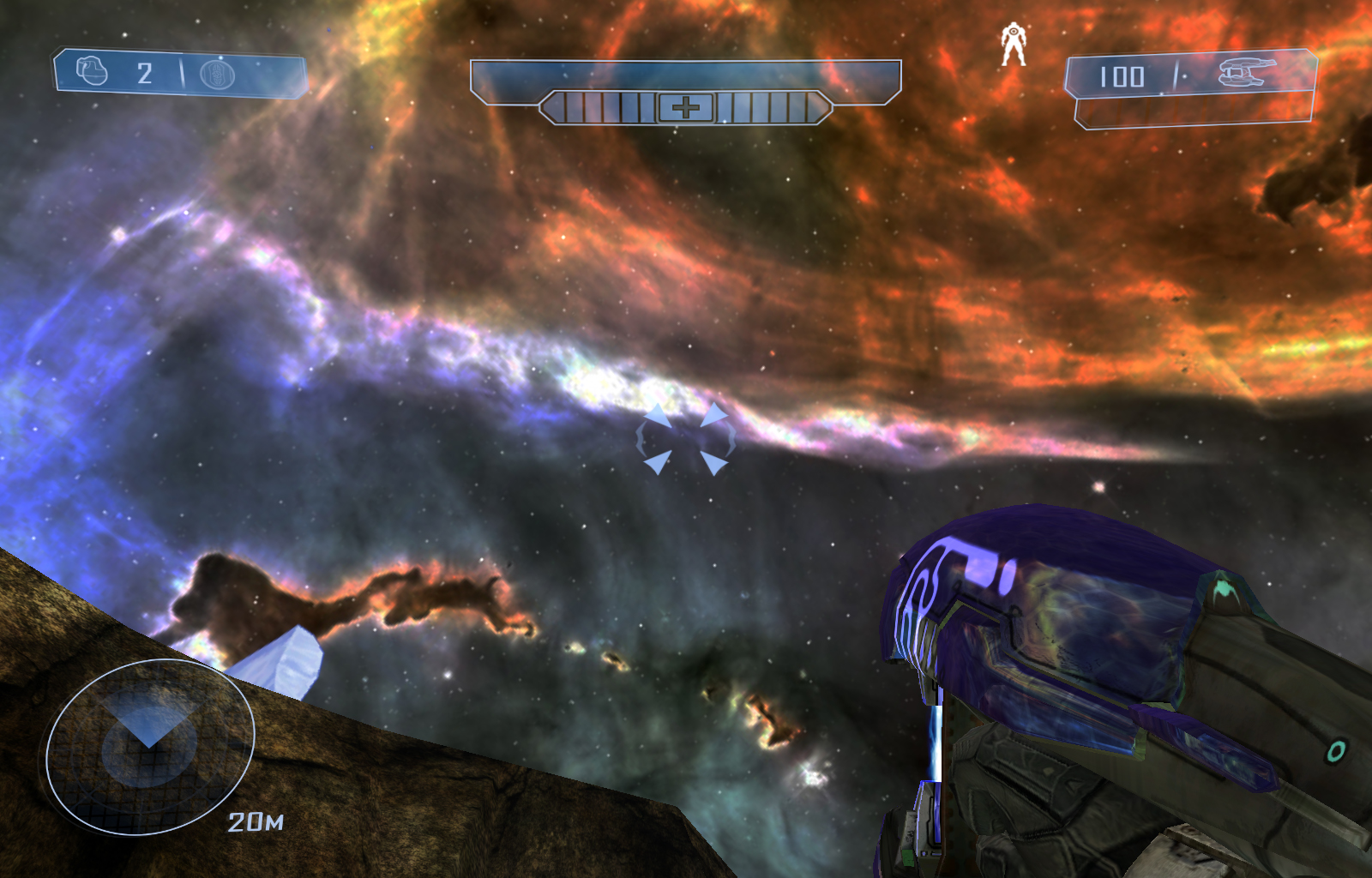This screenshot has height=878, width=1372.
Task: Click the white spartan figure icon
Action: 1014,45
